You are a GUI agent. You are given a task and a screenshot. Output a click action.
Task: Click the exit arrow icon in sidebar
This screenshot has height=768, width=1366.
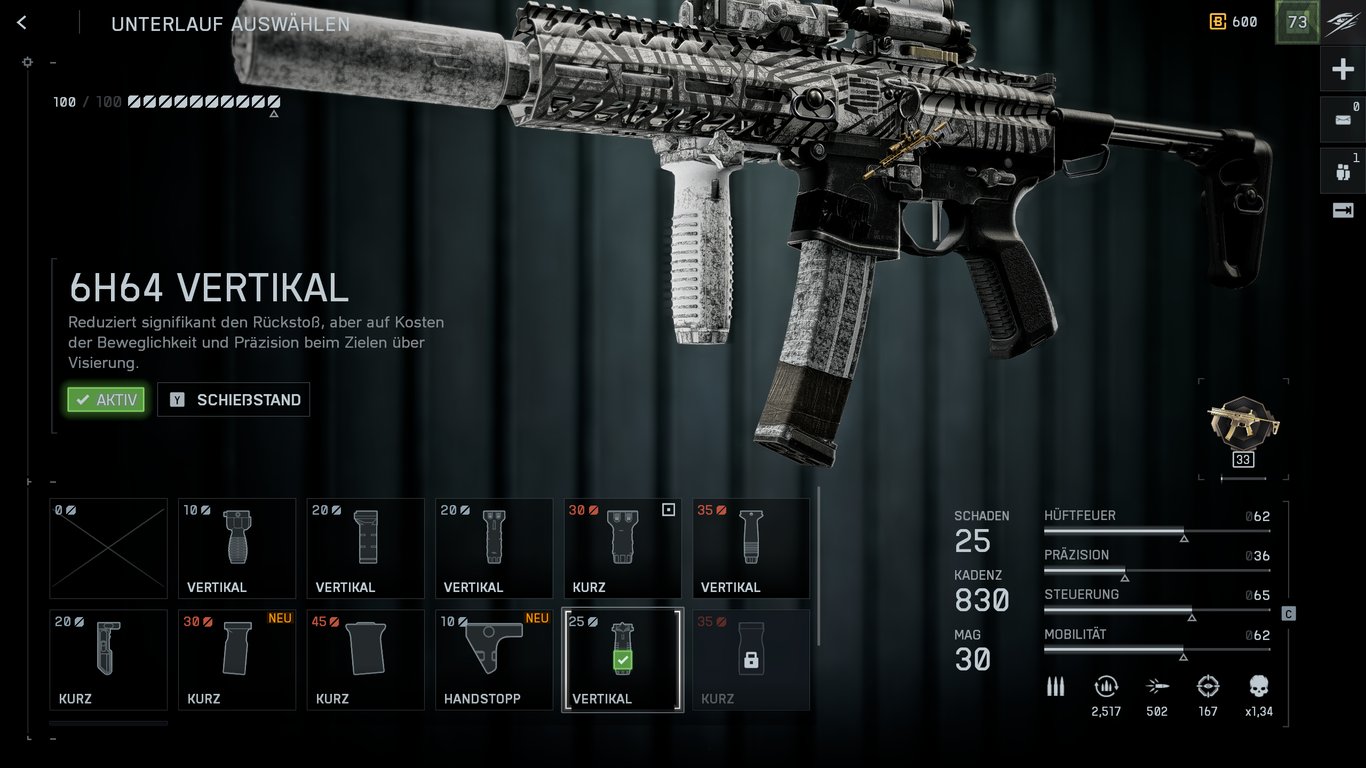1342,210
